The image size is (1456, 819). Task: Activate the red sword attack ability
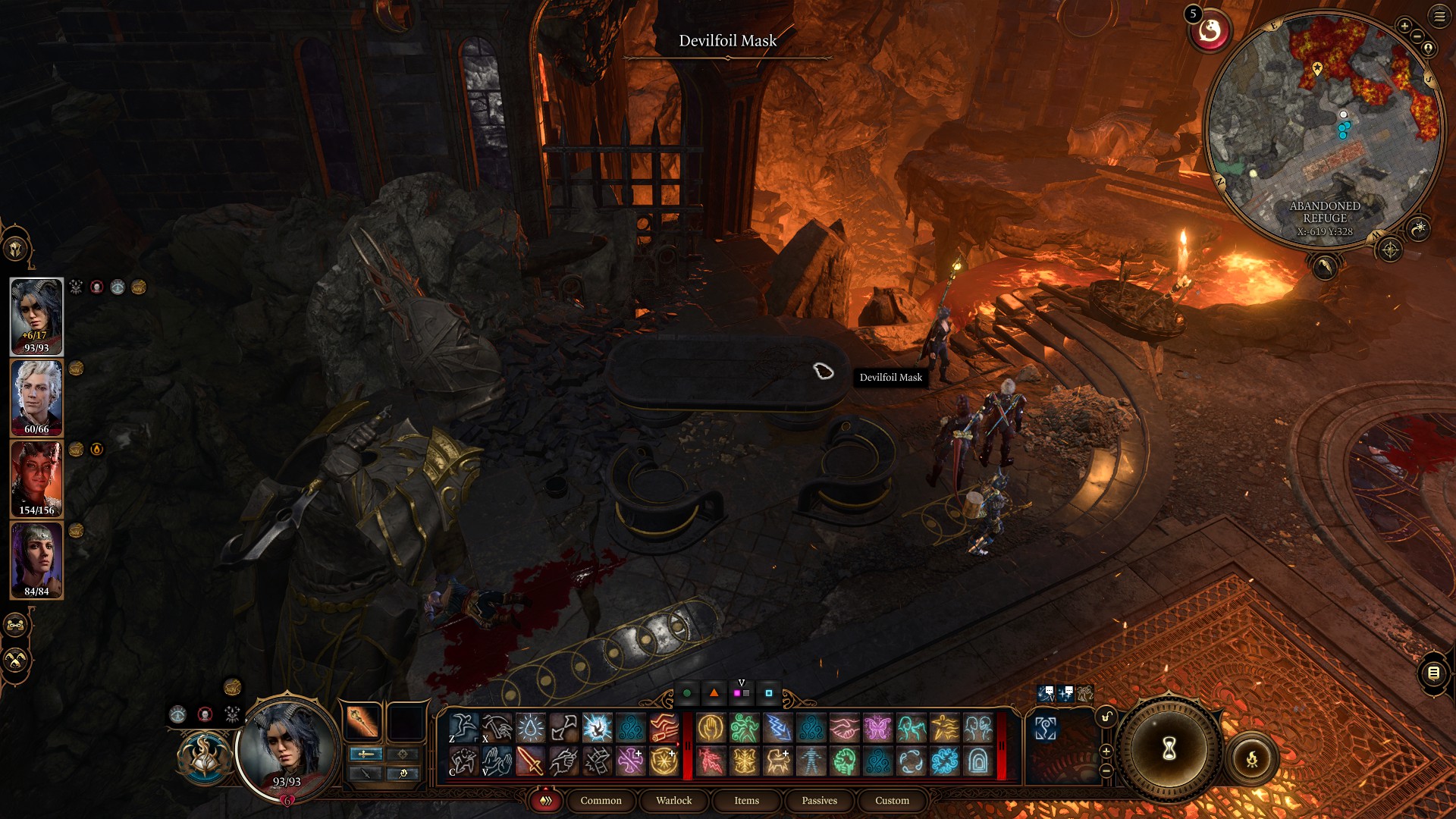click(530, 761)
